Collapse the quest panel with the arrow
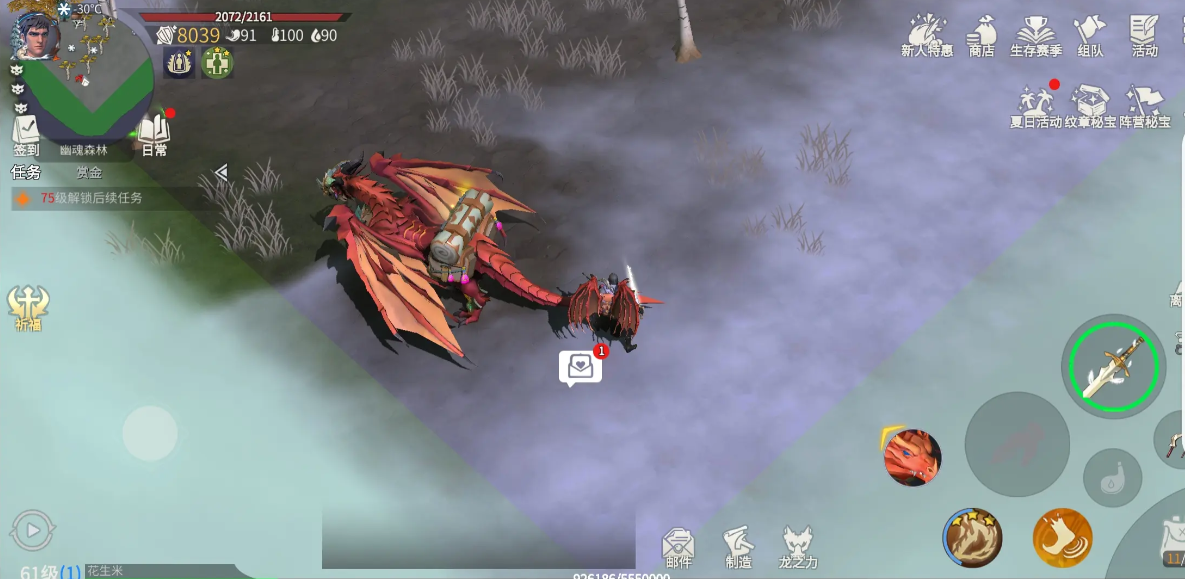 (x=222, y=172)
